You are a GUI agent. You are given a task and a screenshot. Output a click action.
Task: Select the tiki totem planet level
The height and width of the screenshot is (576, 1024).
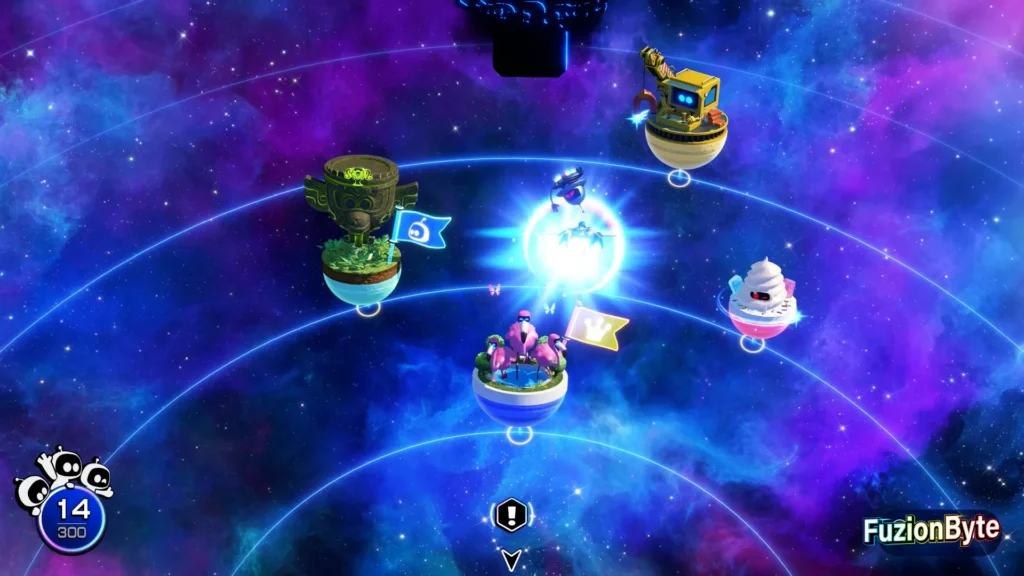tap(361, 236)
